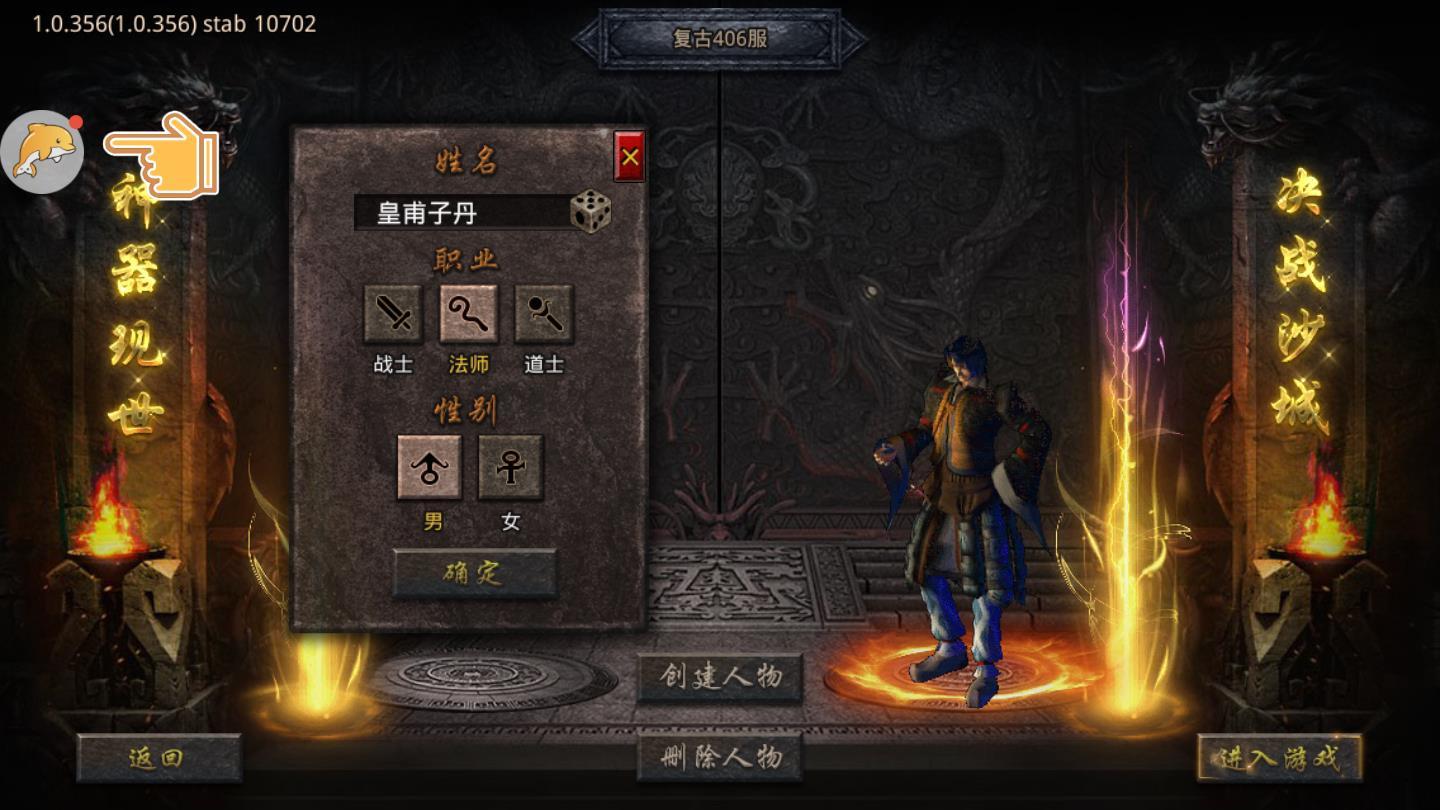Click the dice icon to randomize name
Screen dimensions: 1440x810
pos(593,212)
